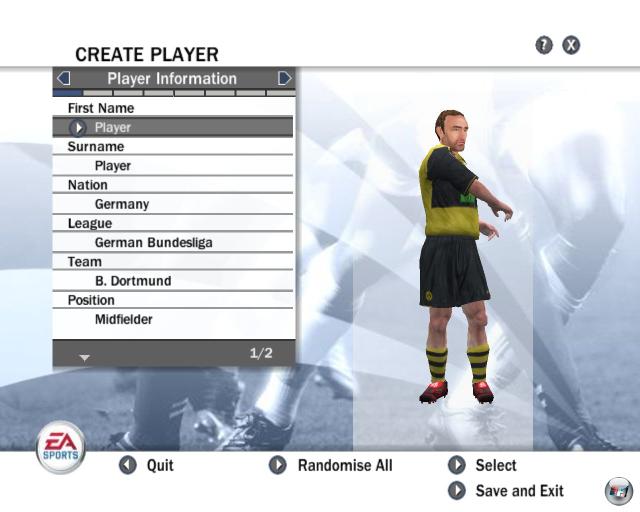Screen dimensions: 640x512
Task: Open help with the question mark icon
Action: tap(544, 45)
